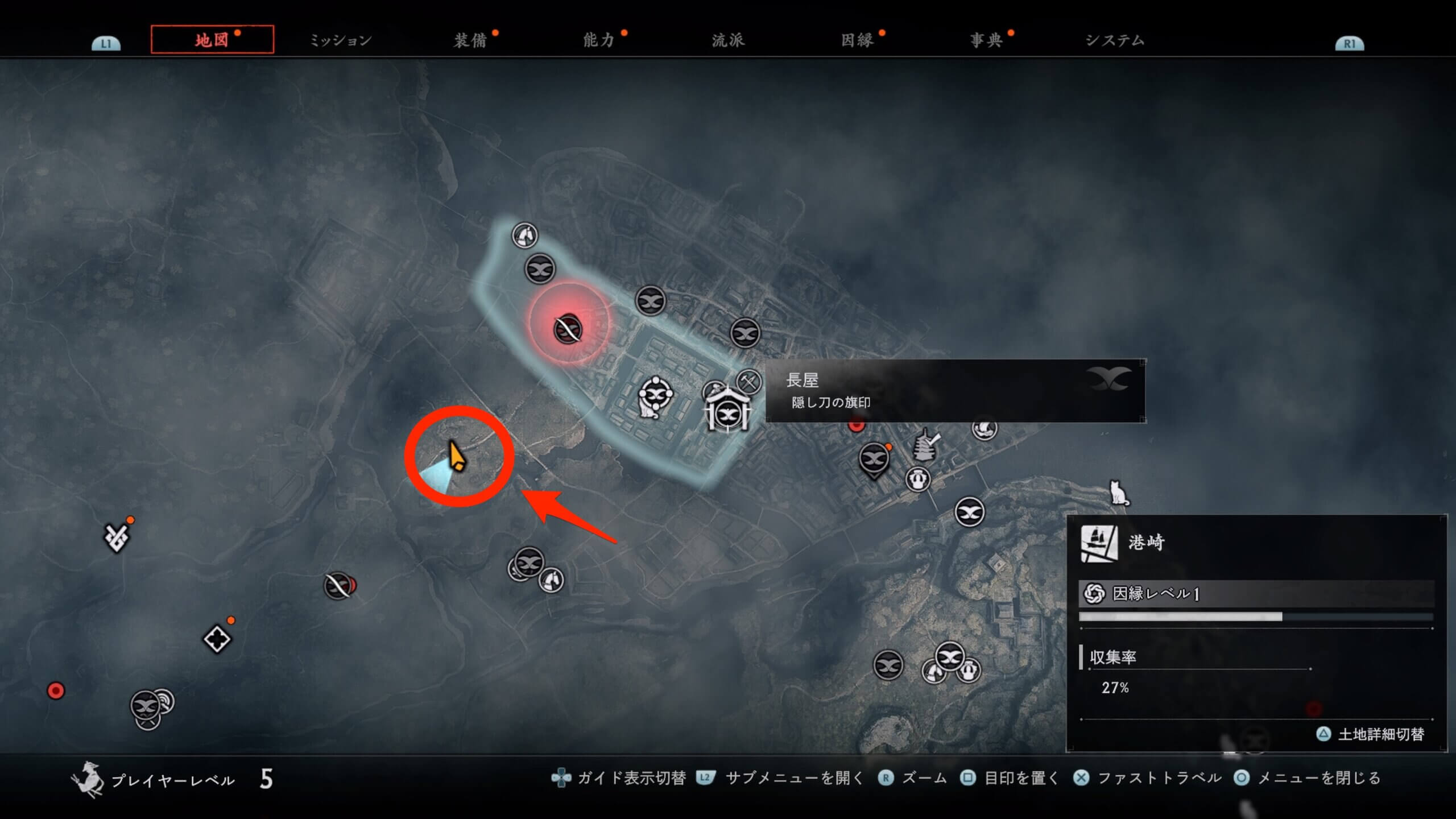
Task: Open the 因縁 bonds tab
Action: pyautogui.click(x=857, y=40)
